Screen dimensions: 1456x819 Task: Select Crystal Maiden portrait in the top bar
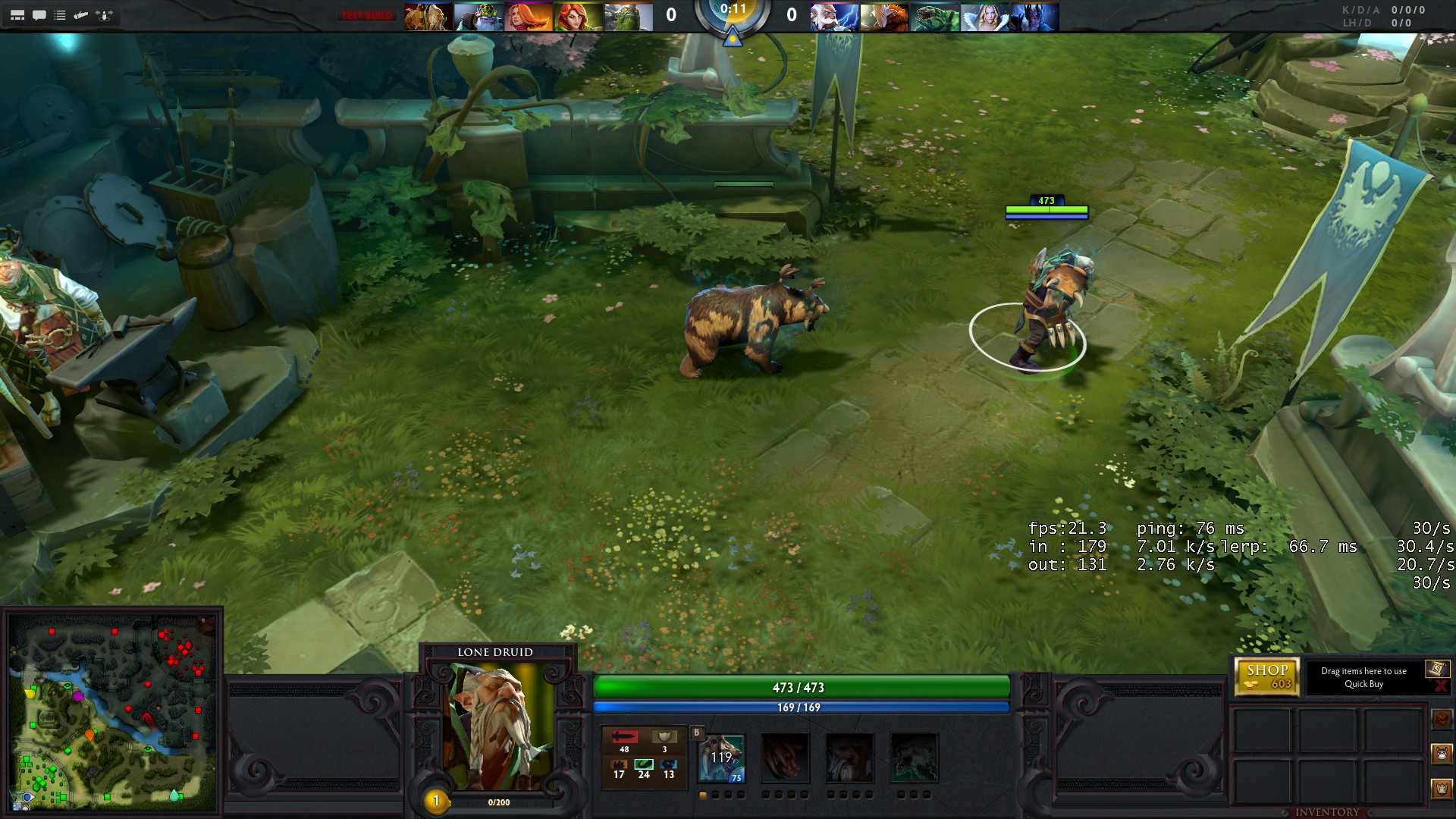tap(984, 17)
